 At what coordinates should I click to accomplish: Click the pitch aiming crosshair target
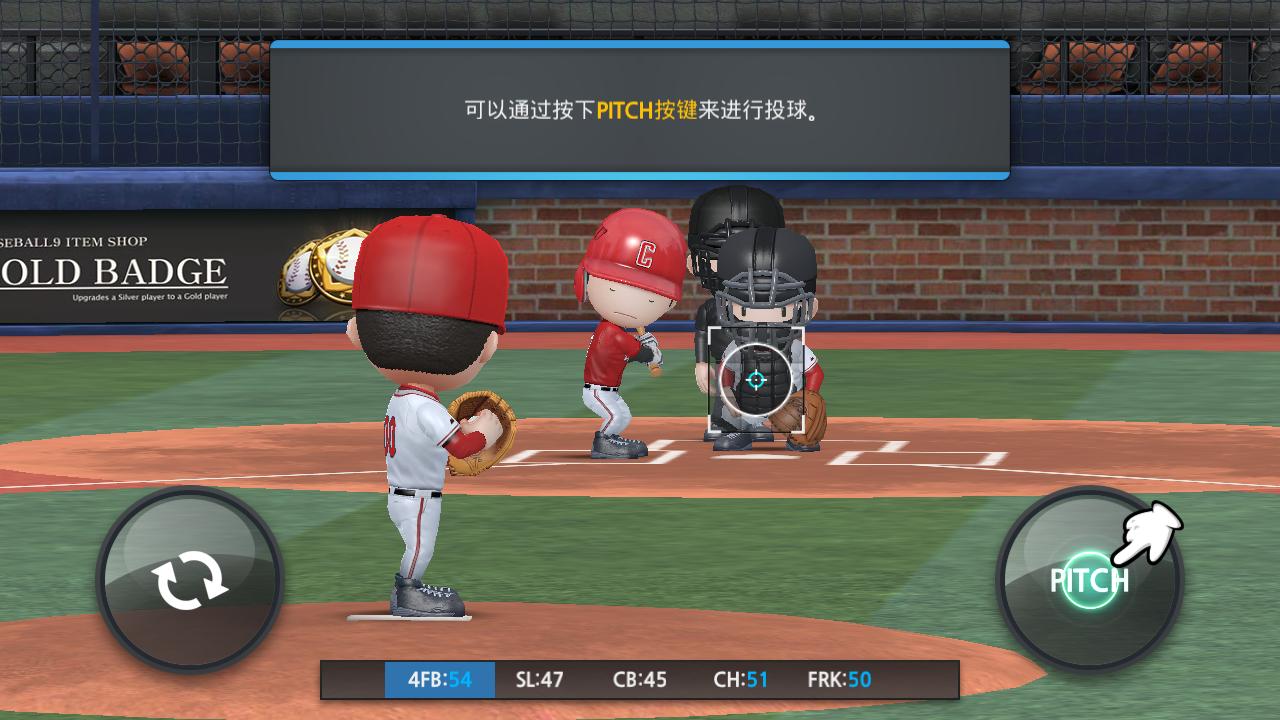pos(756,380)
